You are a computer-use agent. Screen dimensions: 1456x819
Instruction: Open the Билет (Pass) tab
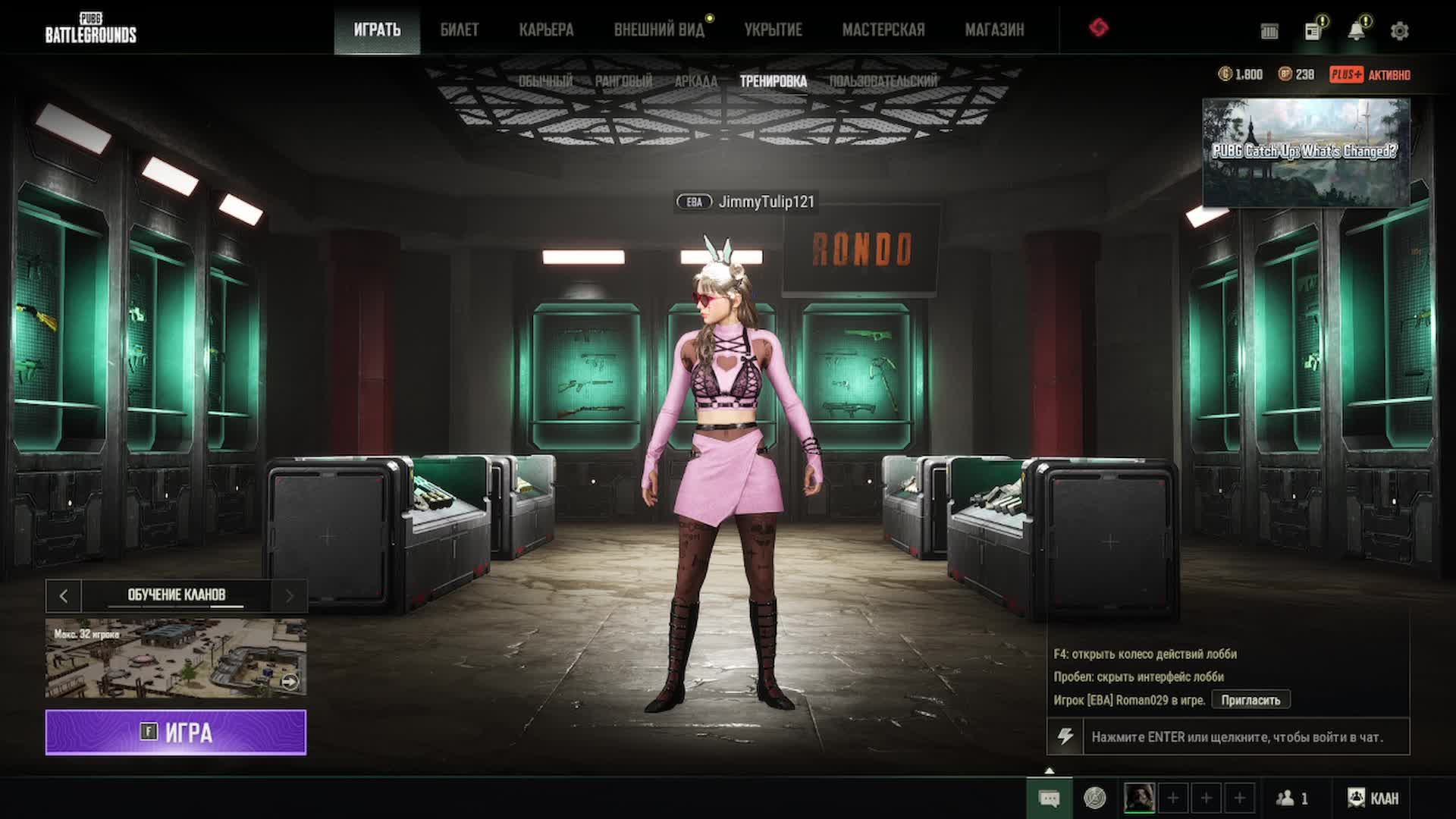(x=459, y=30)
